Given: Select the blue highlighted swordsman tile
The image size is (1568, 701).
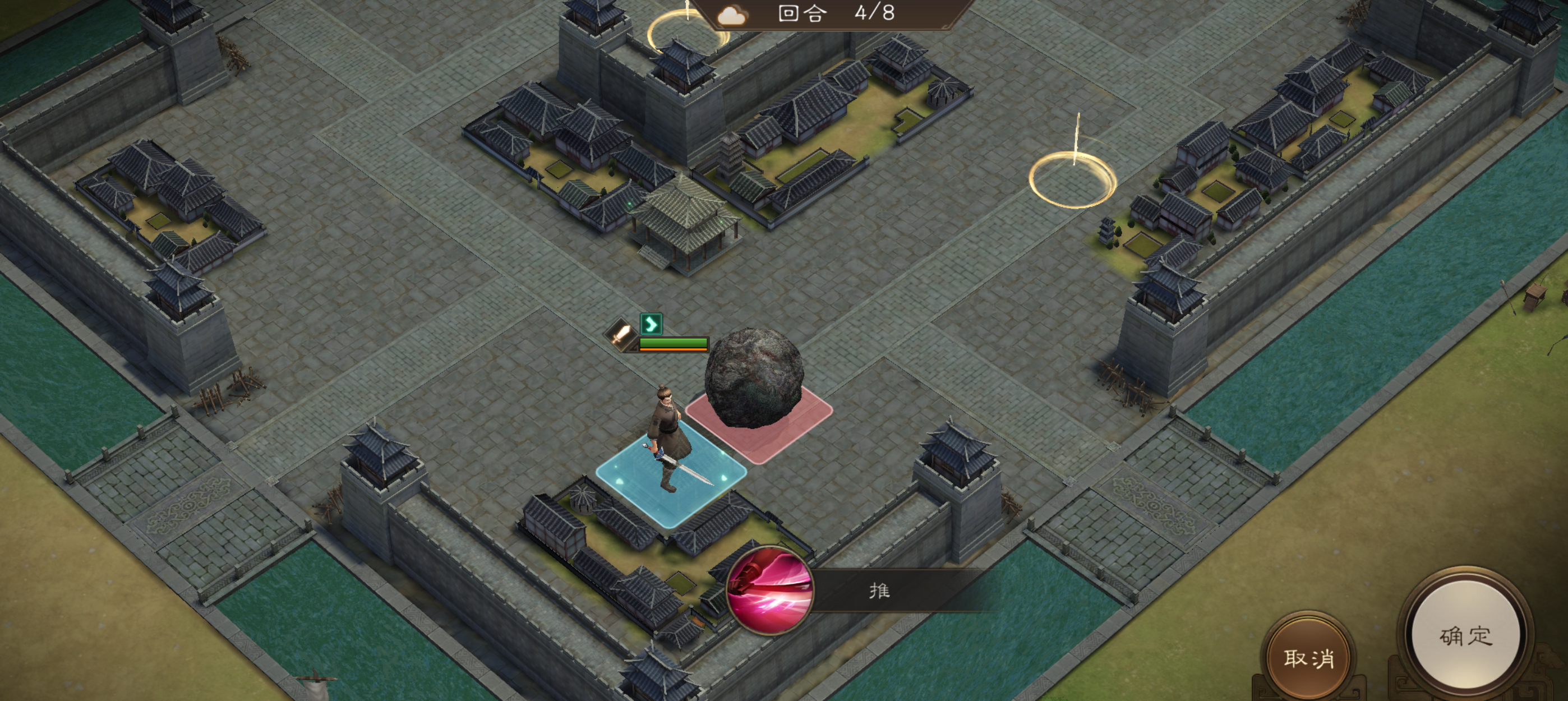Looking at the screenshot, I should 671,478.
